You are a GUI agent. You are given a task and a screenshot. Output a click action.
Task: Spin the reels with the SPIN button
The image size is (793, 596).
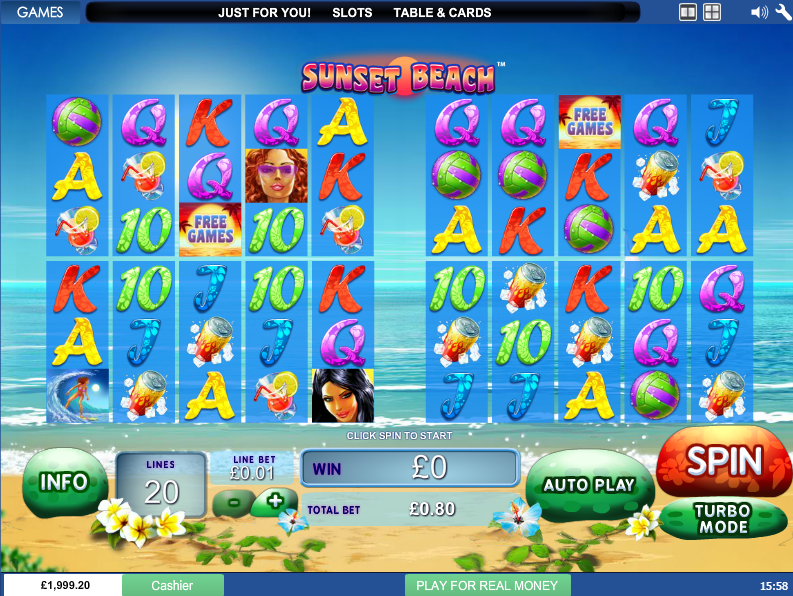(x=723, y=461)
